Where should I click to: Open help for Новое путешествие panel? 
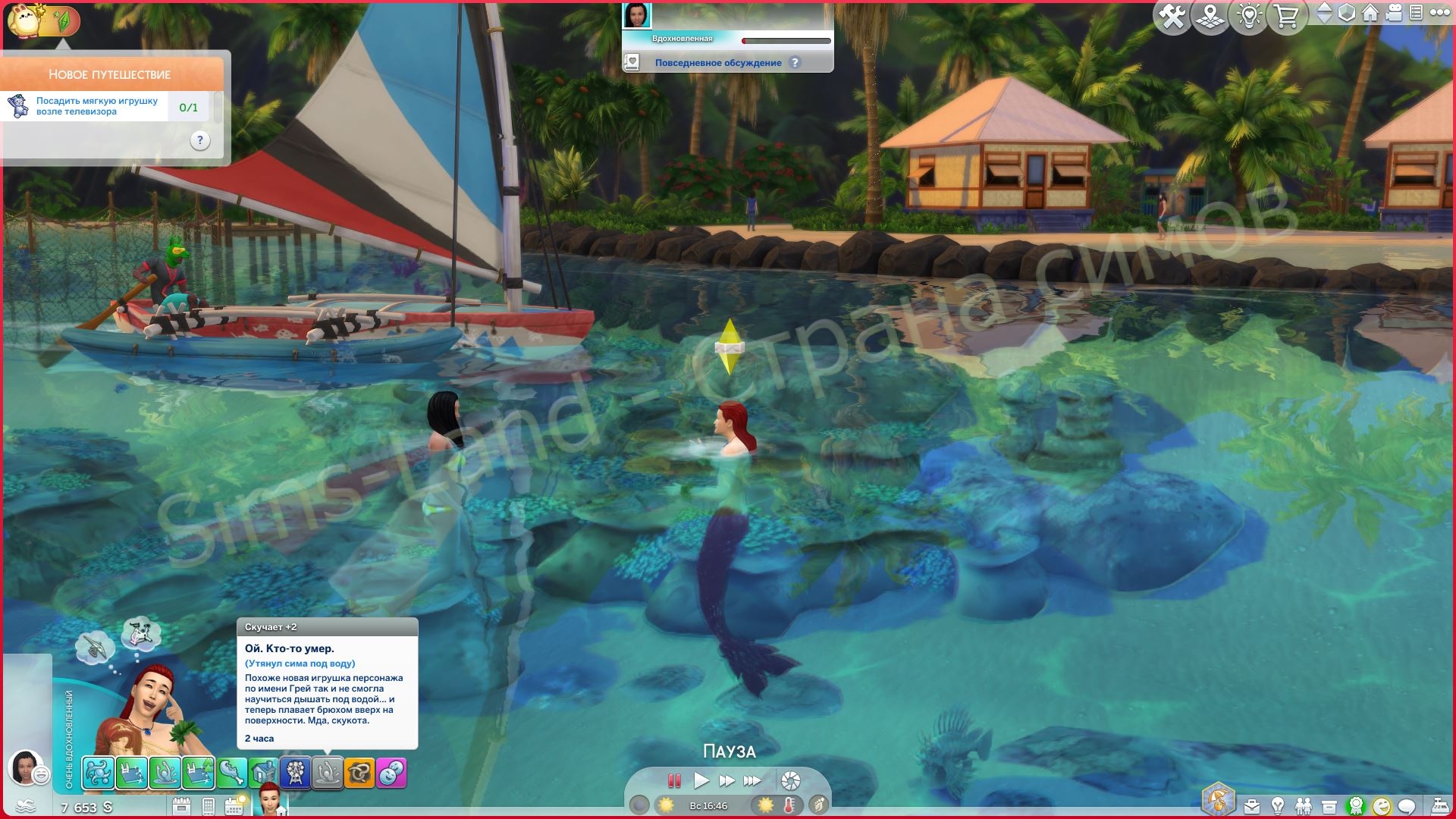pos(199,140)
